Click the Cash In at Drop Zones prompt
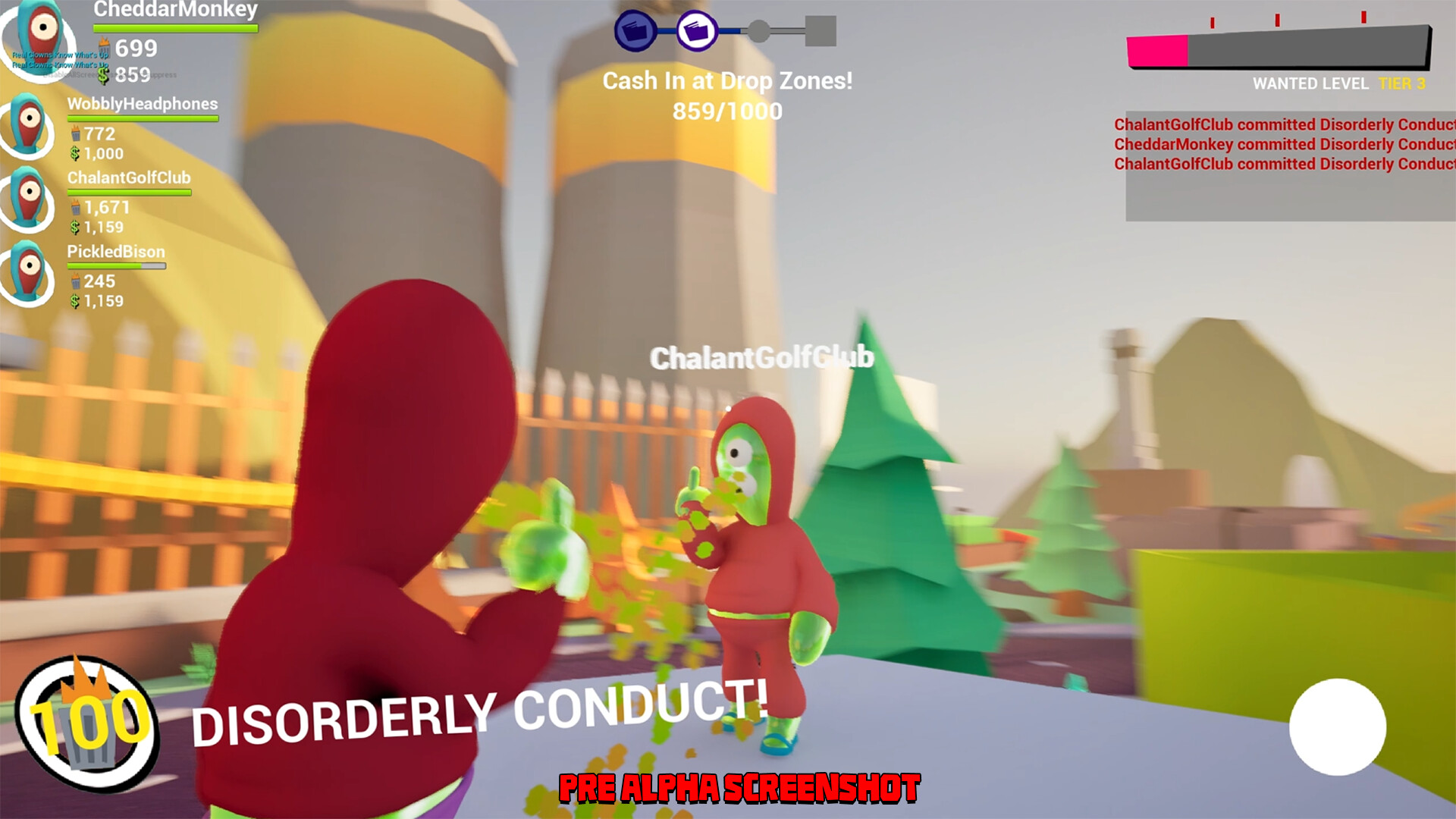Screen dimensions: 1456x819 tap(727, 81)
